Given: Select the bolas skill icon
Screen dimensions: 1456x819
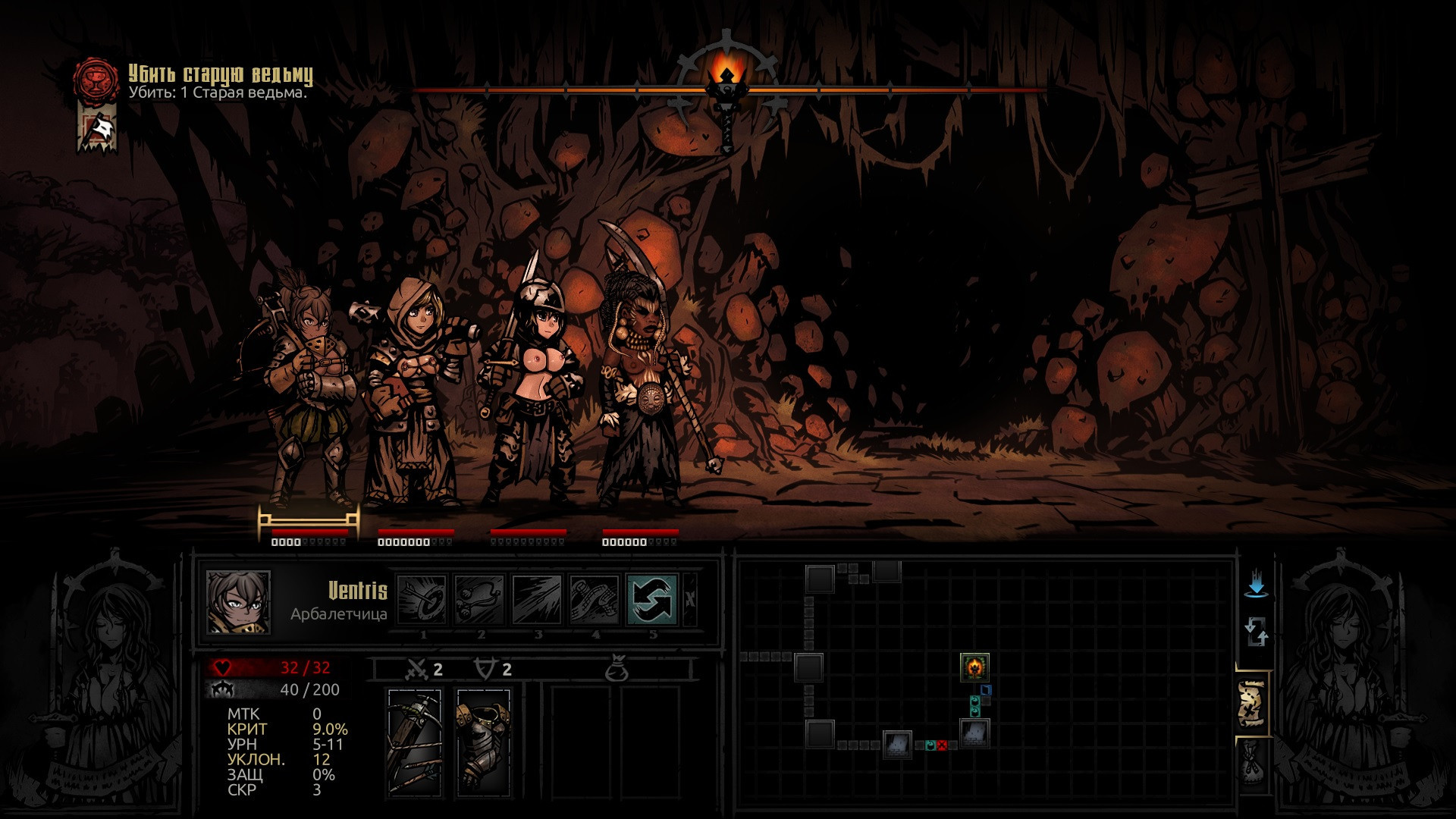Looking at the screenshot, I should (x=480, y=599).
